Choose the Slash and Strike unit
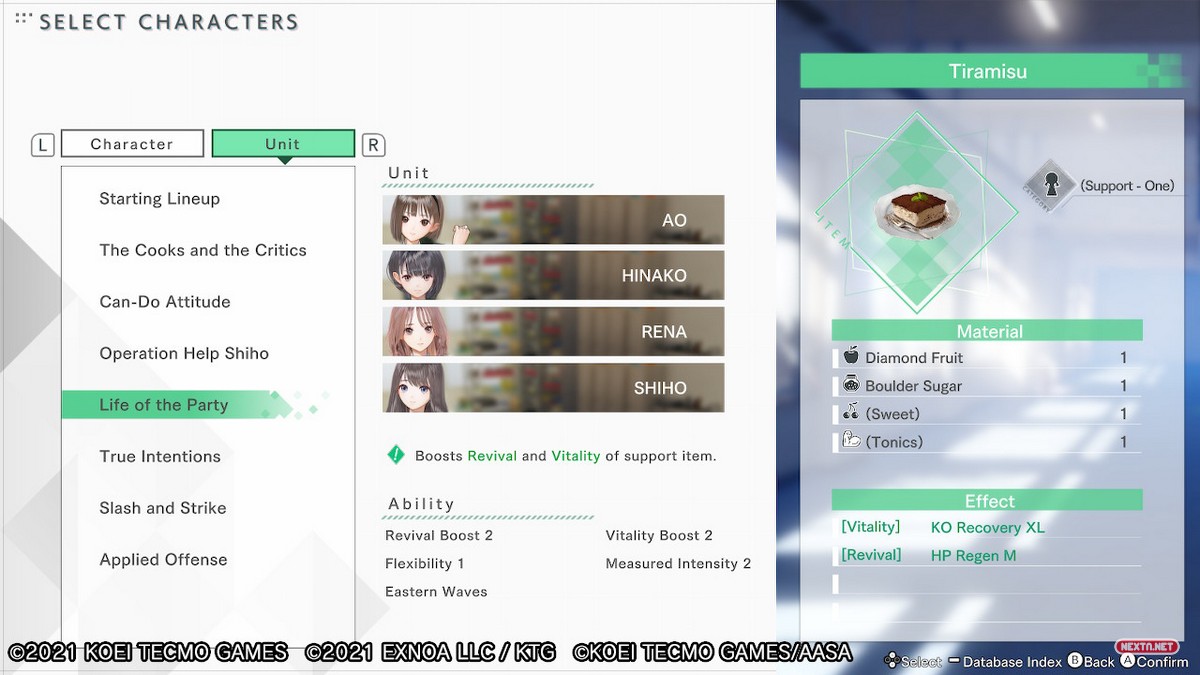 163,508
